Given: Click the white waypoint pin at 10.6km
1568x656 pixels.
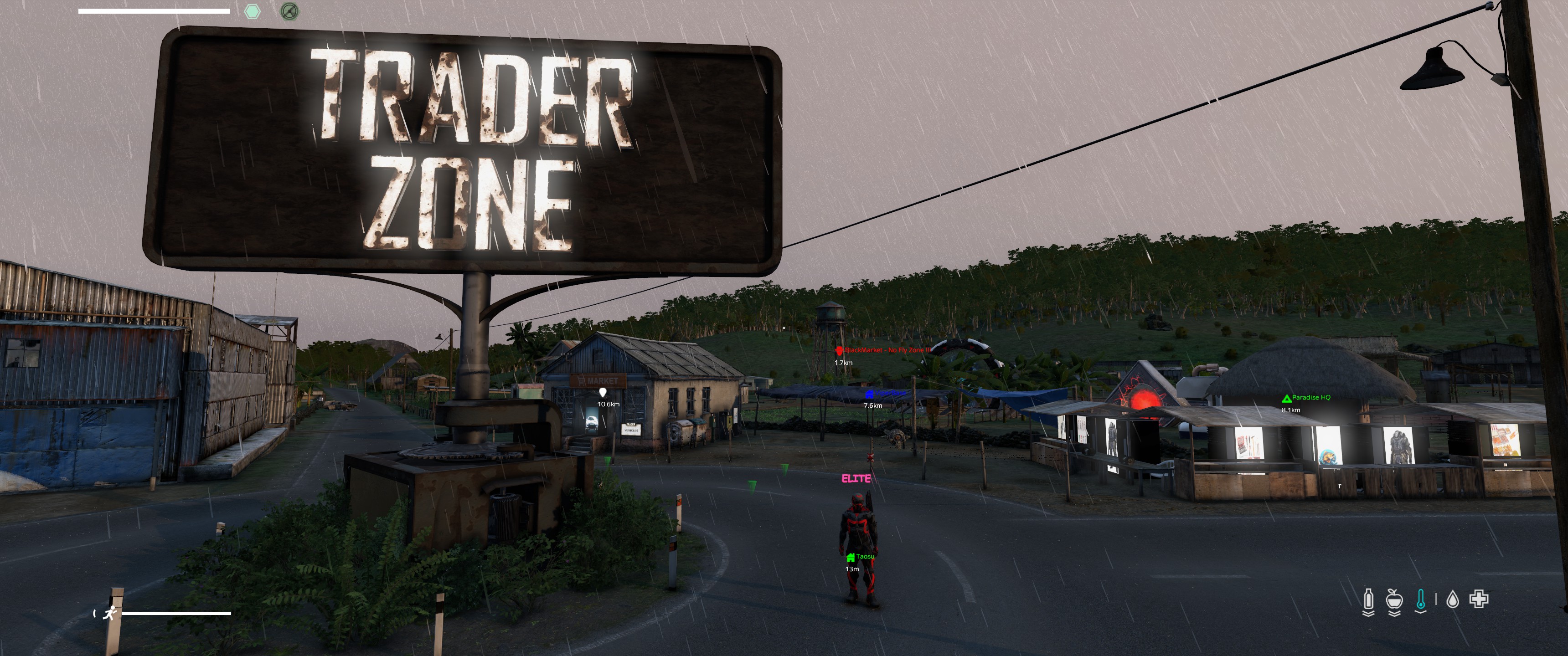Looking at the screenshot, I should pyautogui.click(x=603, y=393).
